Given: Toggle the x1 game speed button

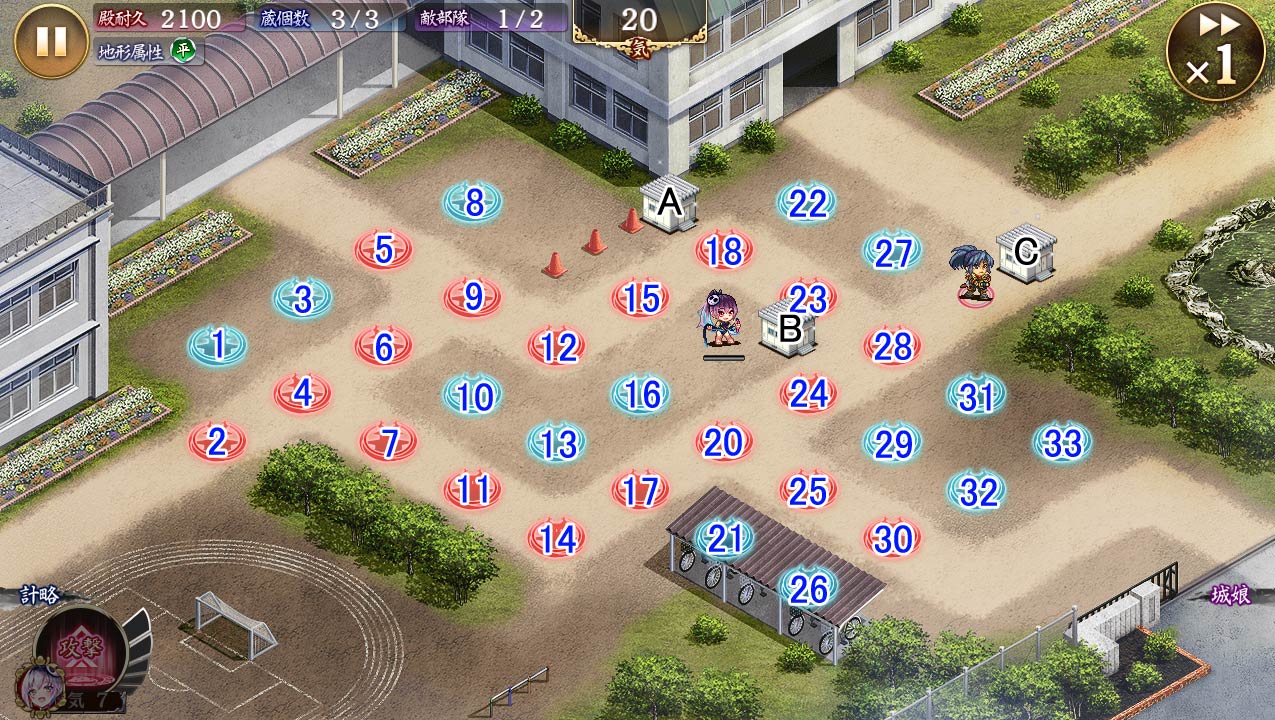Looking at the screenshot, I should (1215, 52).
